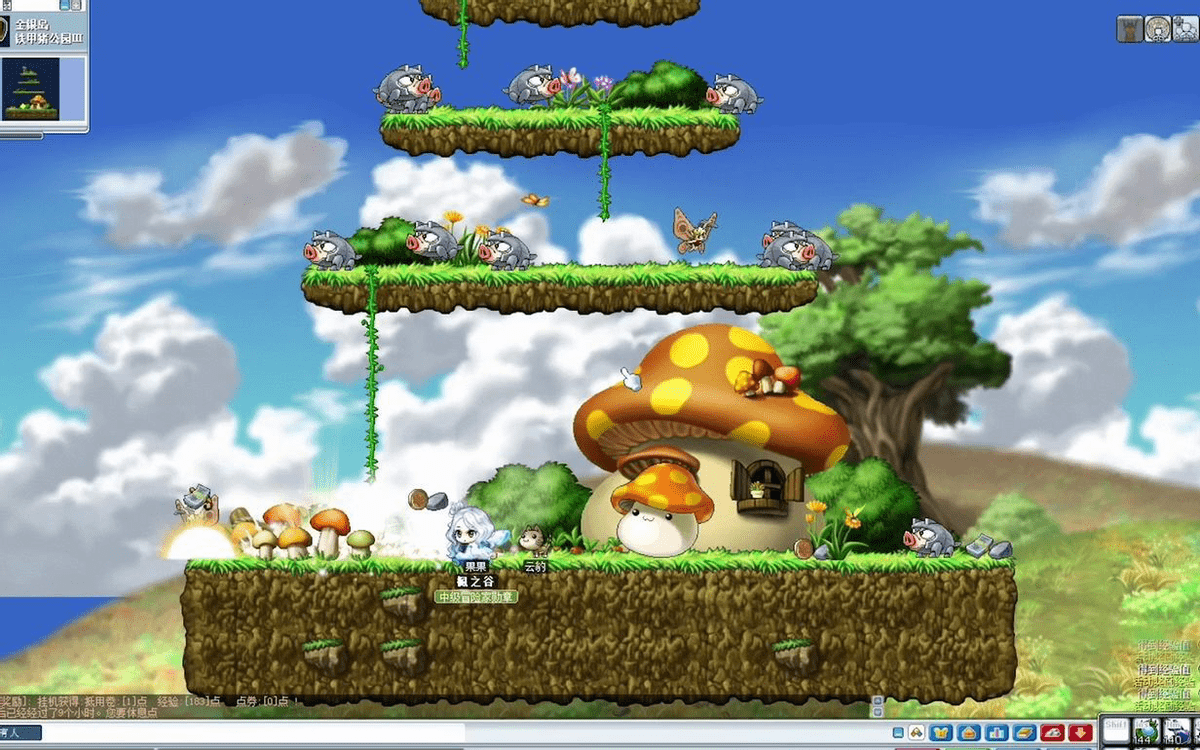Click the round character portrait status icon

coord(1158,29)
